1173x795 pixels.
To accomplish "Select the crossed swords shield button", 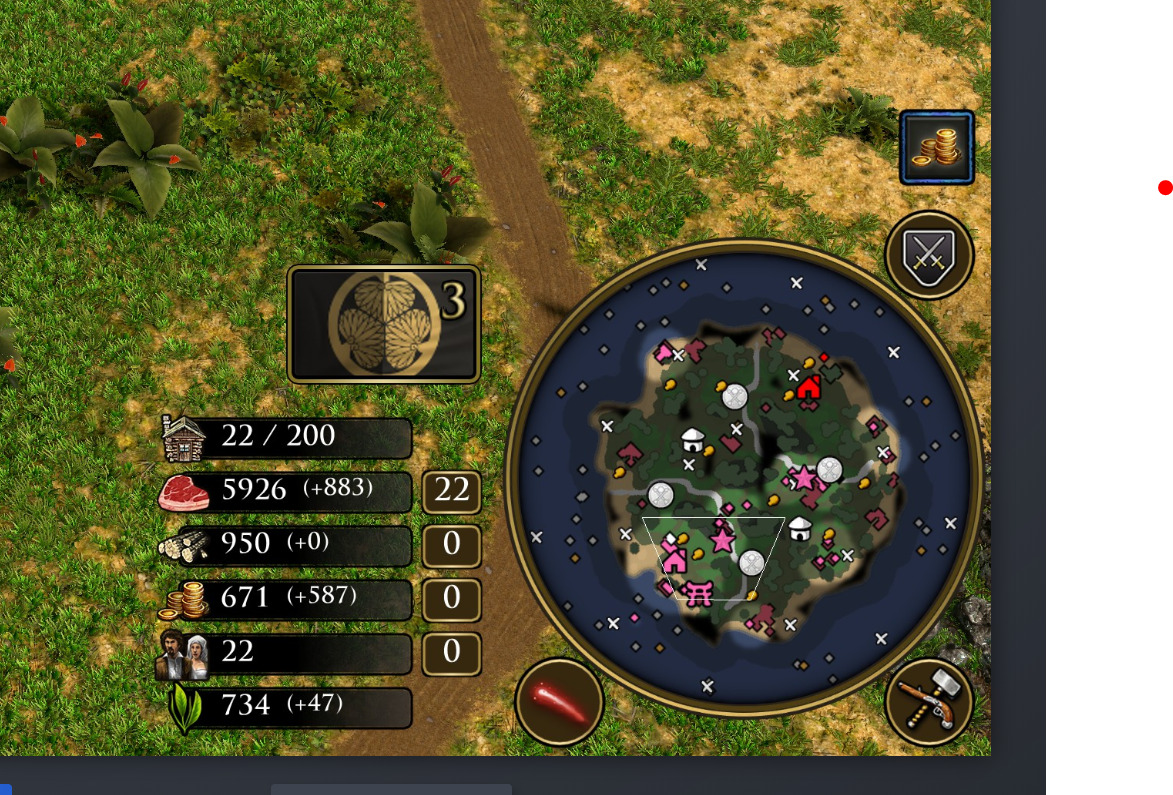I will pos(929,255).
